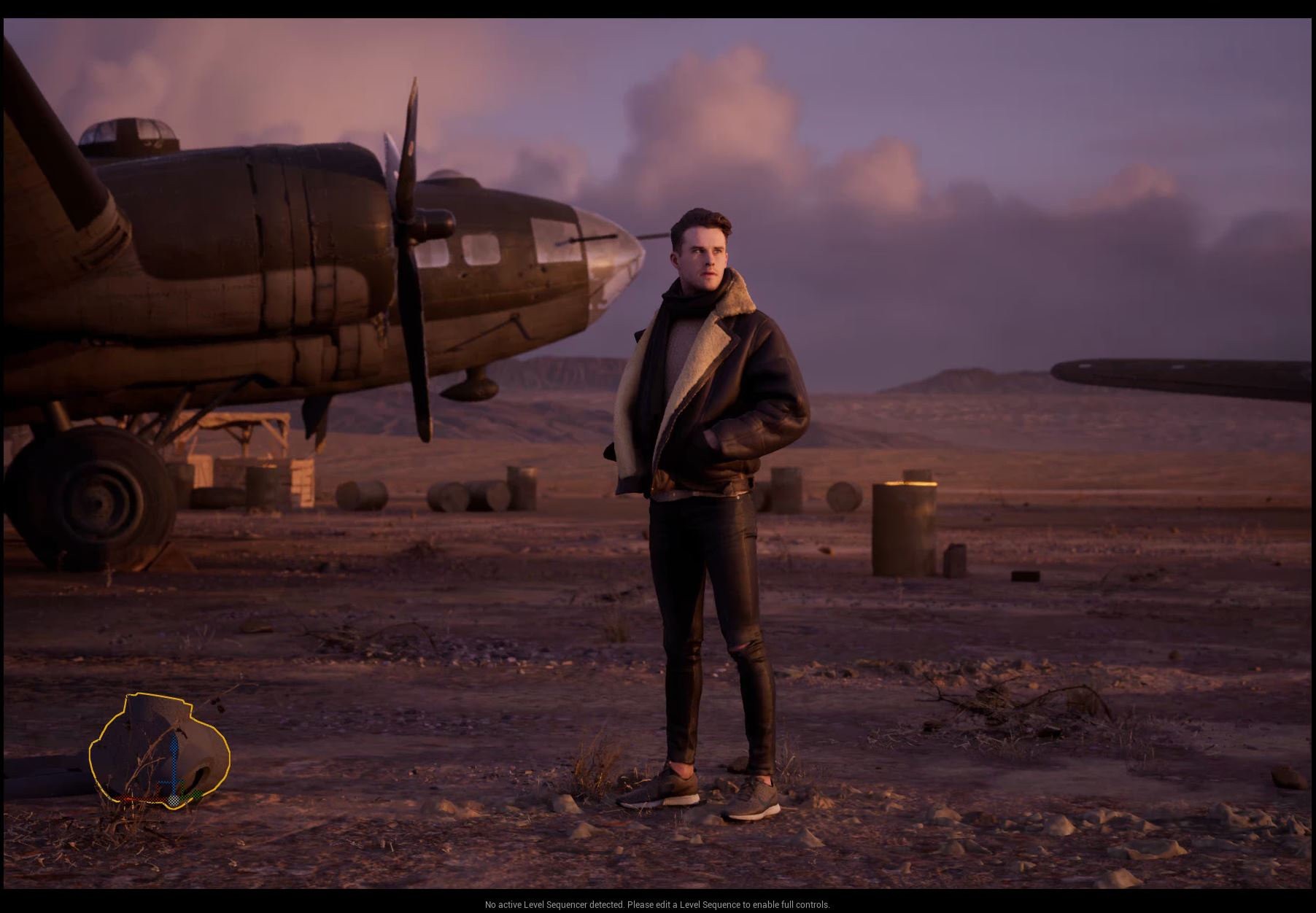Click the white gizmo center sphere
This screenshot has width=1316, height=913.
coord(174,800)
